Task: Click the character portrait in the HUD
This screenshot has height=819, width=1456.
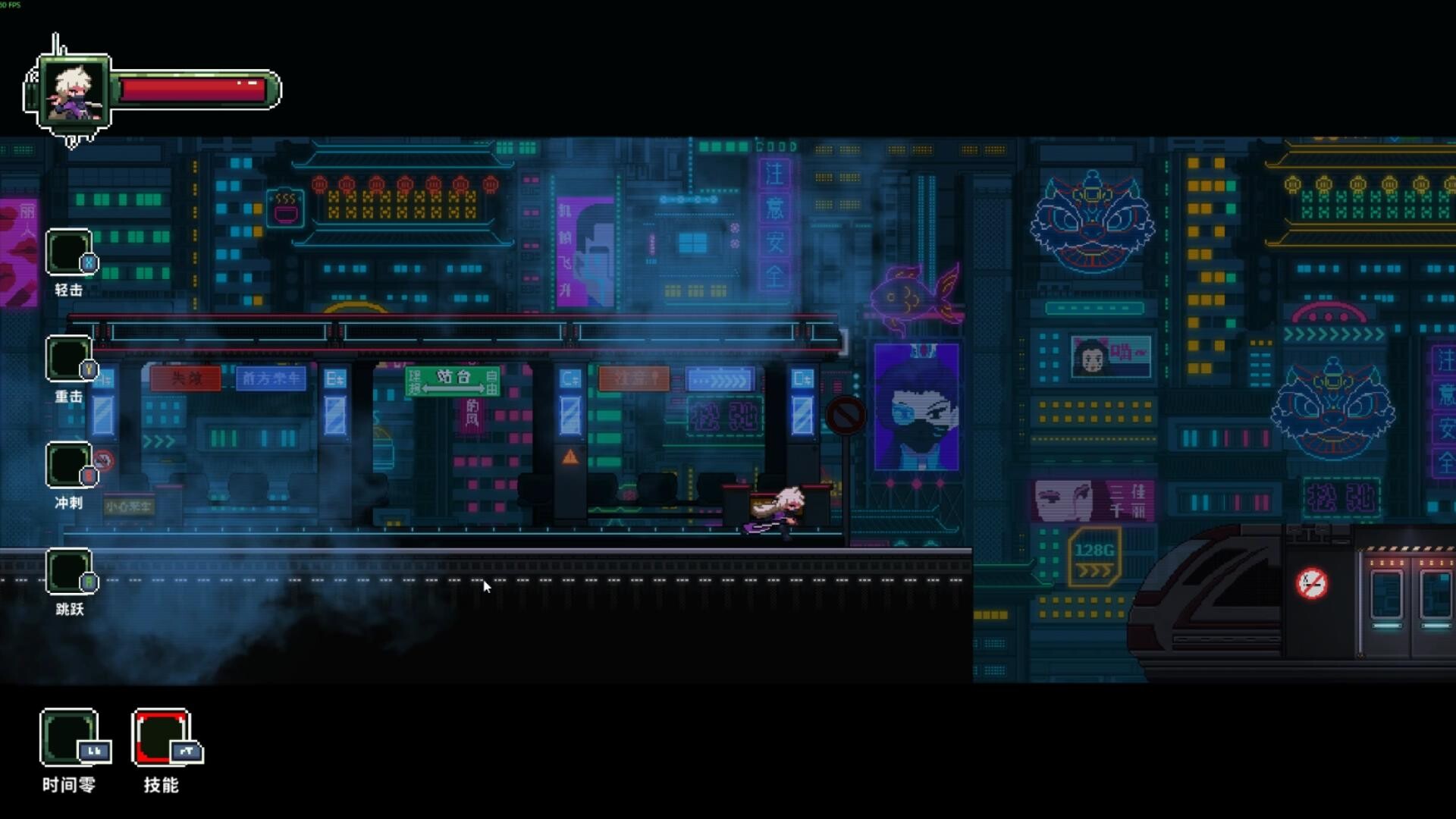Action: tap(74, 91)
